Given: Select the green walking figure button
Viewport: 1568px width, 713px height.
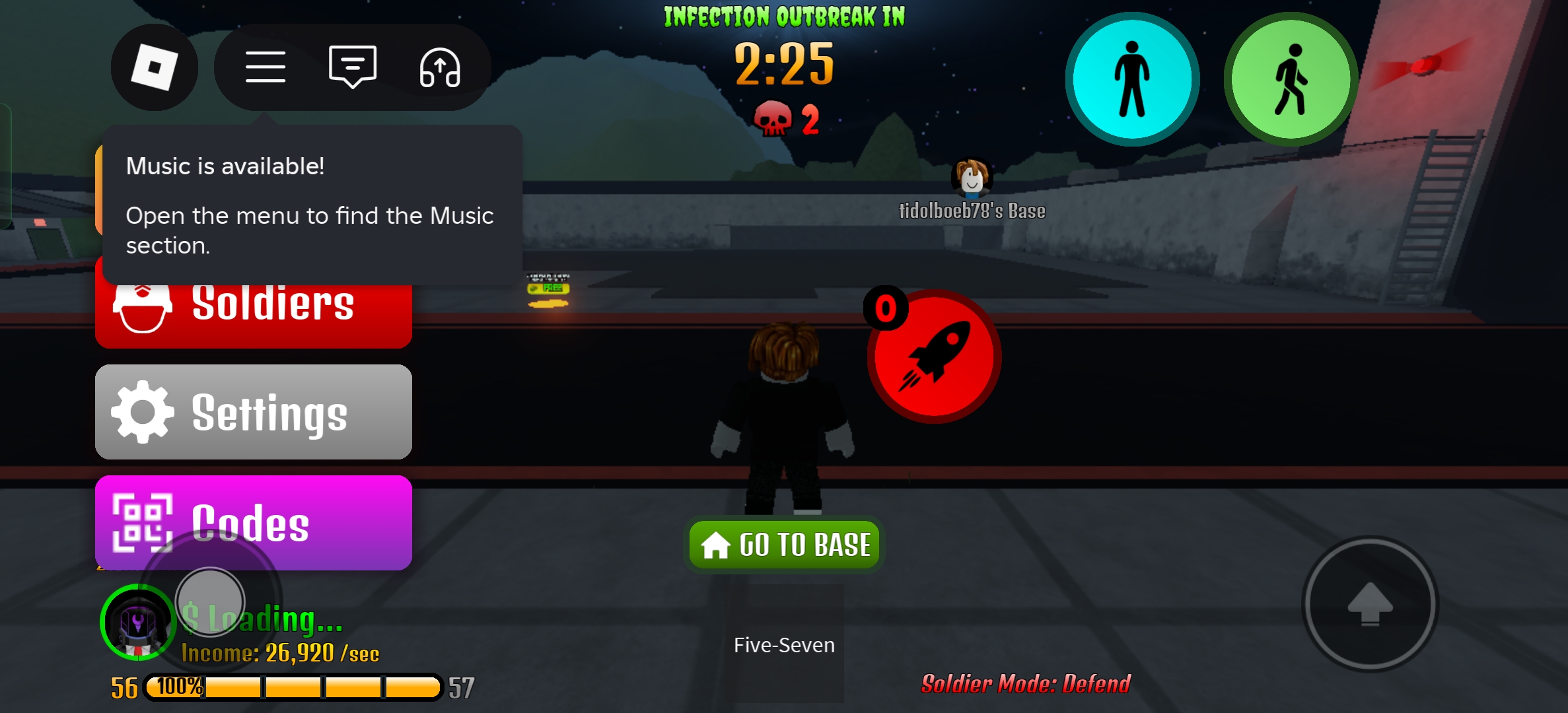Looking at the screenshot, I should pyautogui.click(x=1291, y=79).
